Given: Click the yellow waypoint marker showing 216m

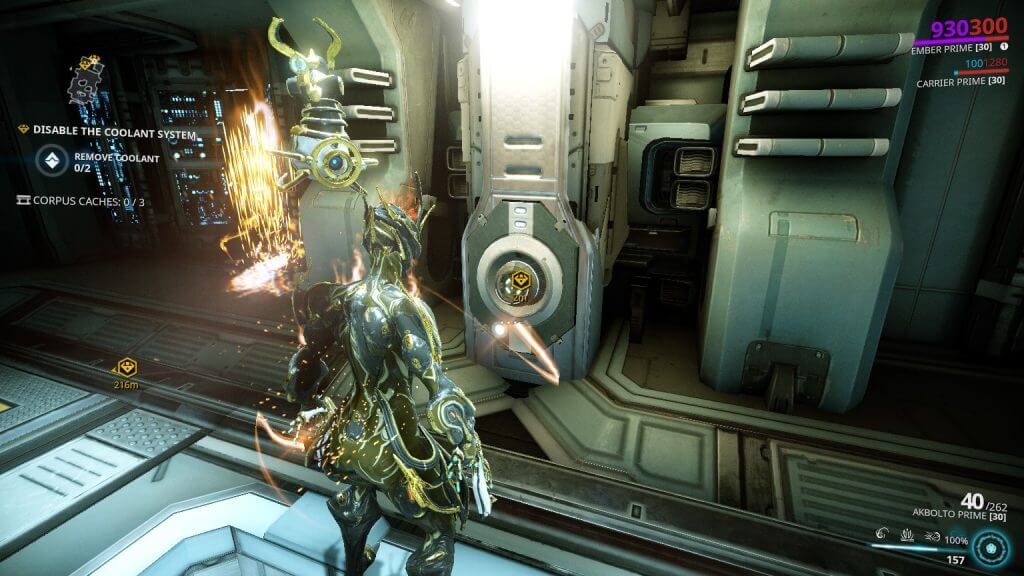Looking at the screenshot, I should 127,367.
